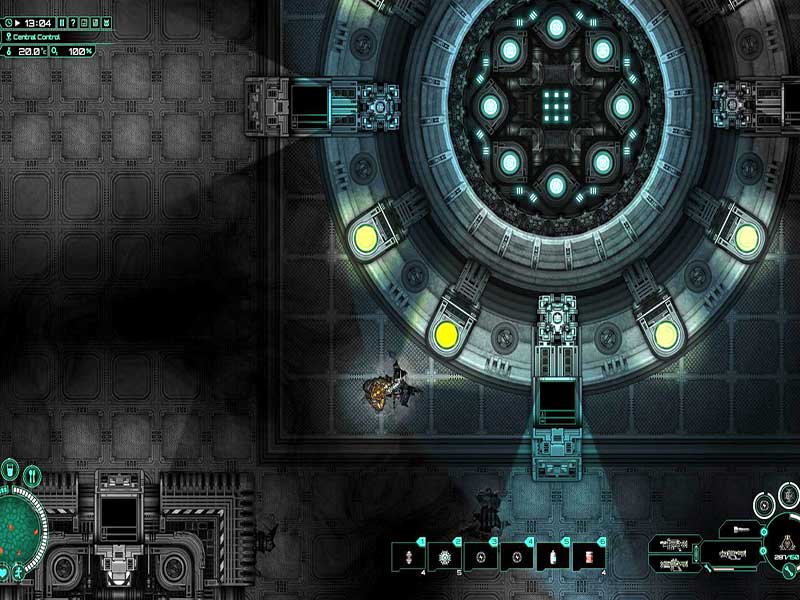800x600 pixels.
Task: Pause the game with the pause button
Action: 63,22
